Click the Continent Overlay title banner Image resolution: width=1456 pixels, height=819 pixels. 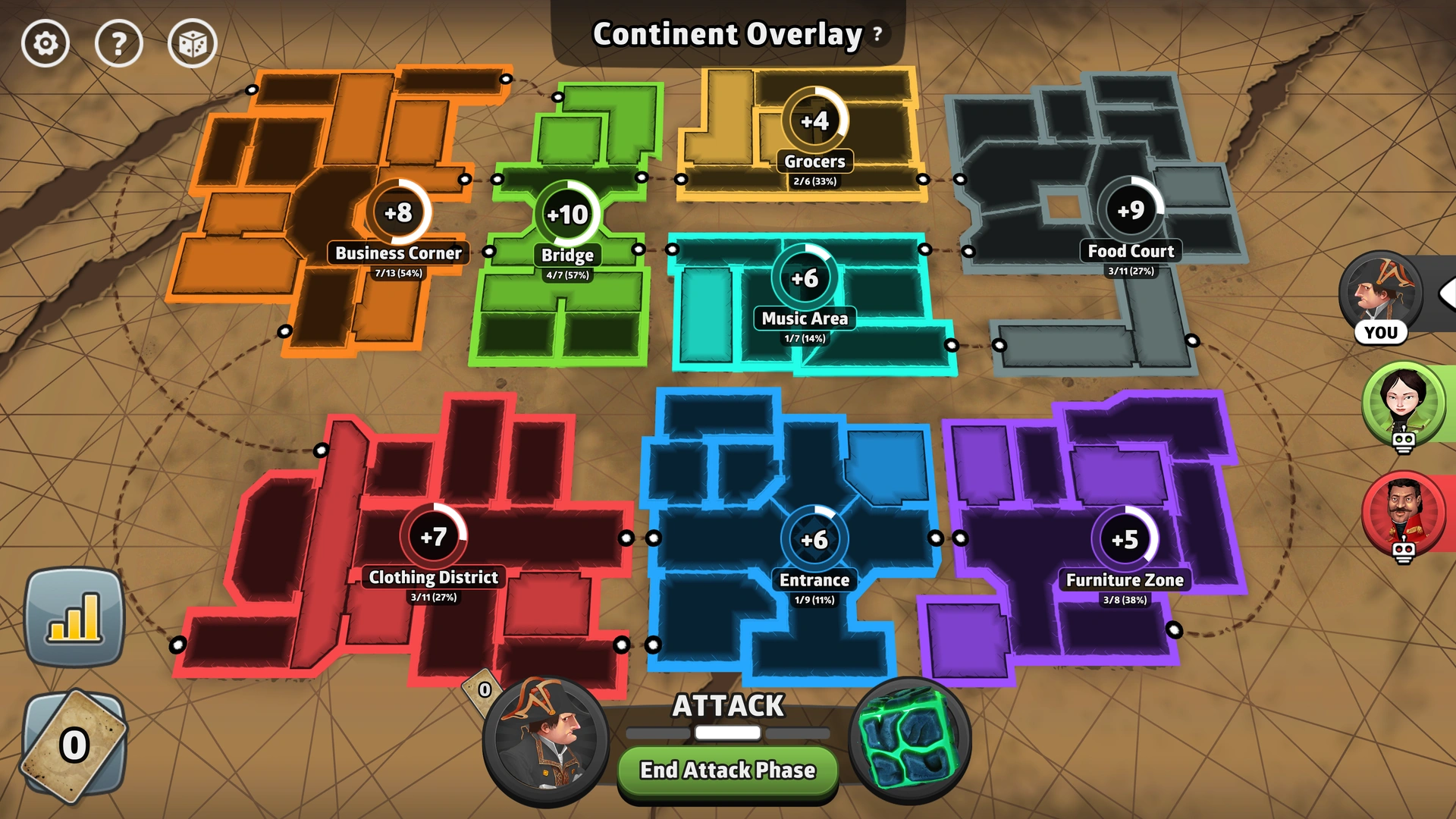726,33
